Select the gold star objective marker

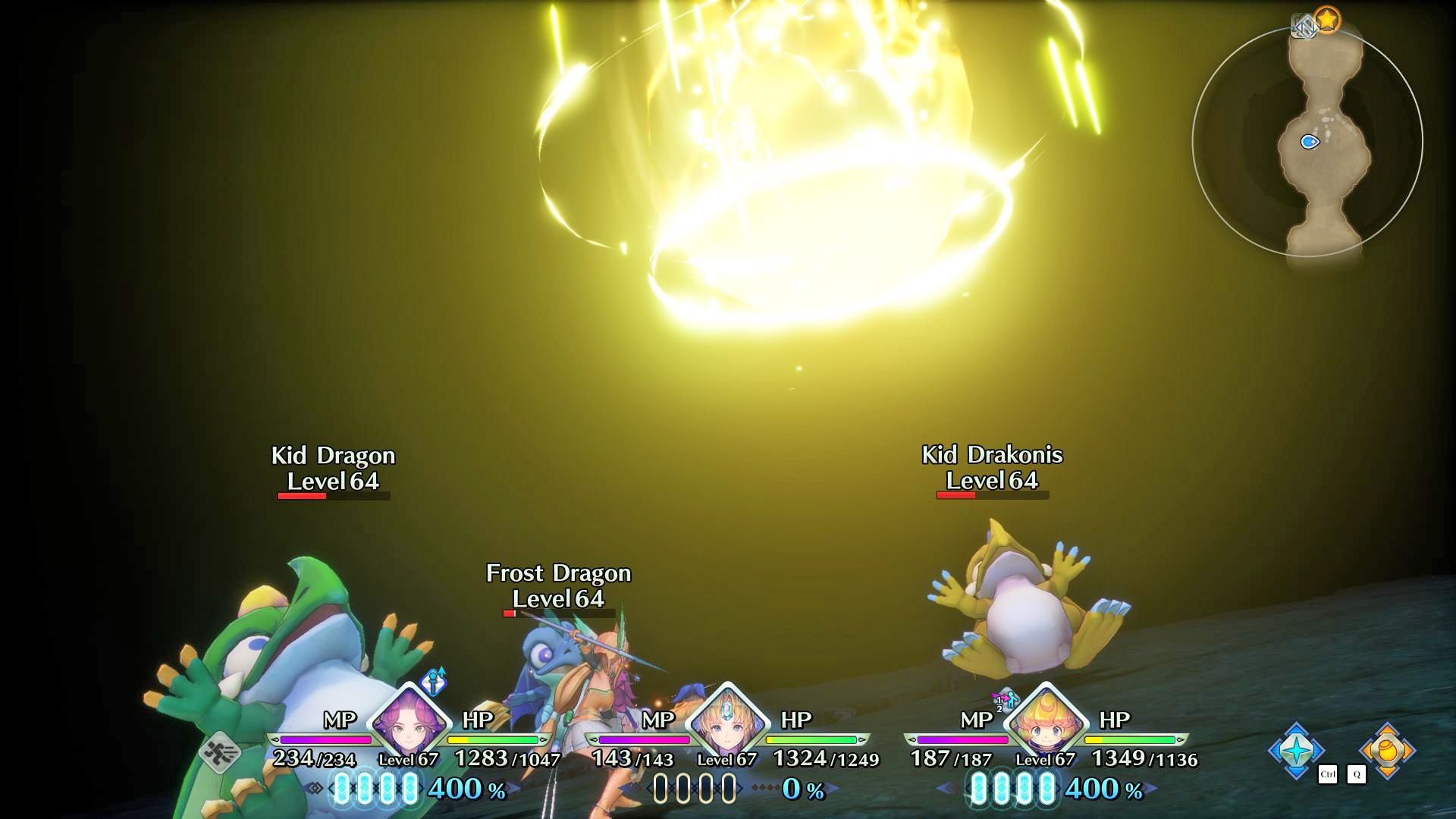[x=1327, y=20]
